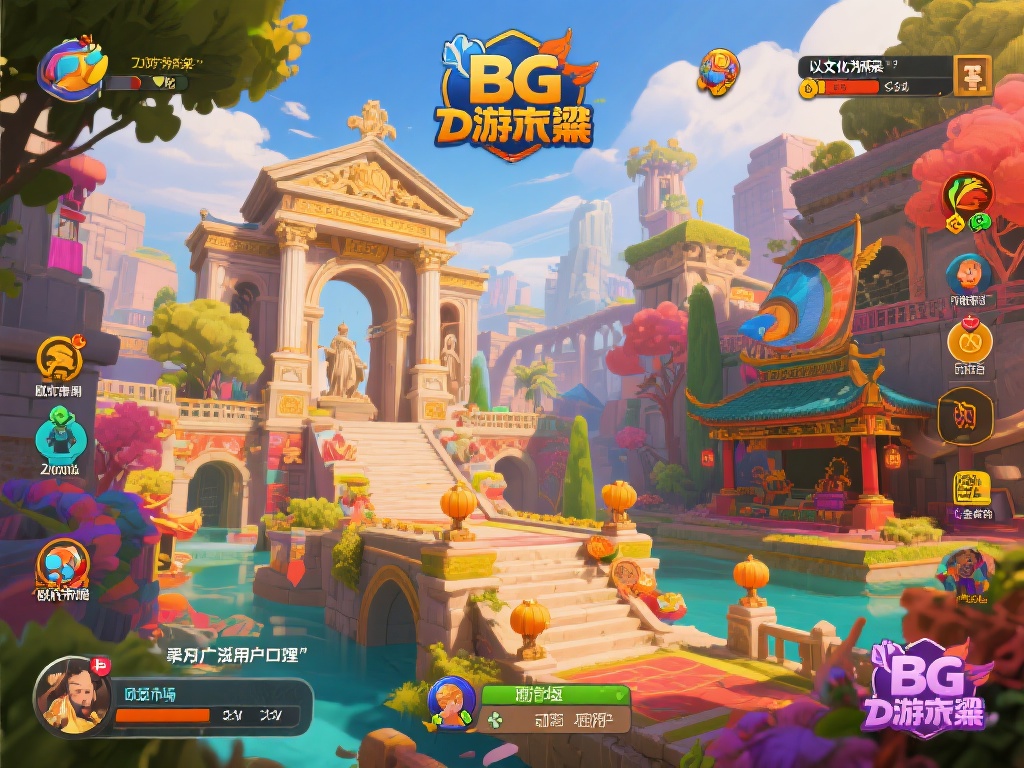Open the red circle icon with green badges

point(968,198)
